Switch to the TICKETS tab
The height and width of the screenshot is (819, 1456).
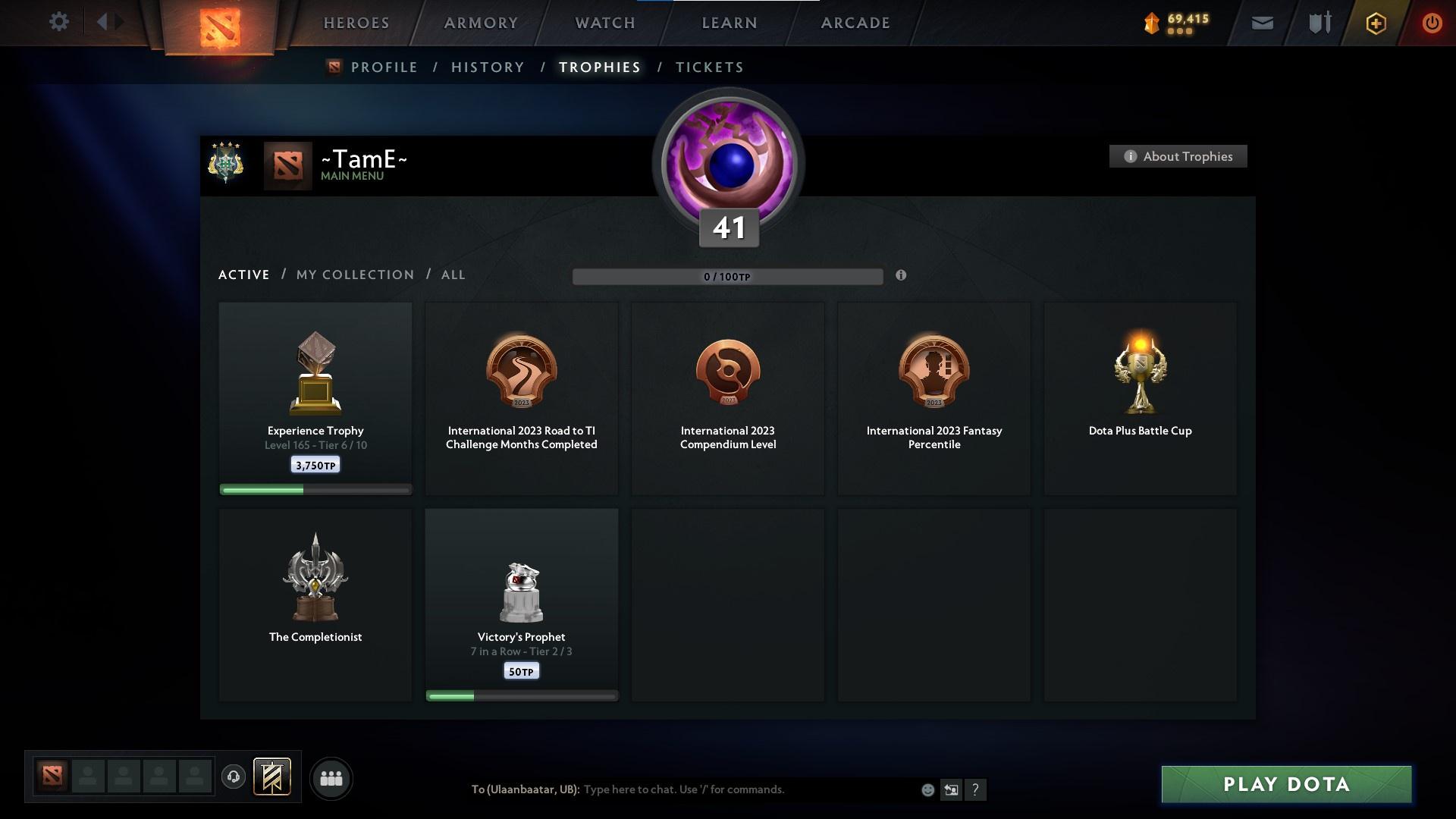(x=708, y=67)
